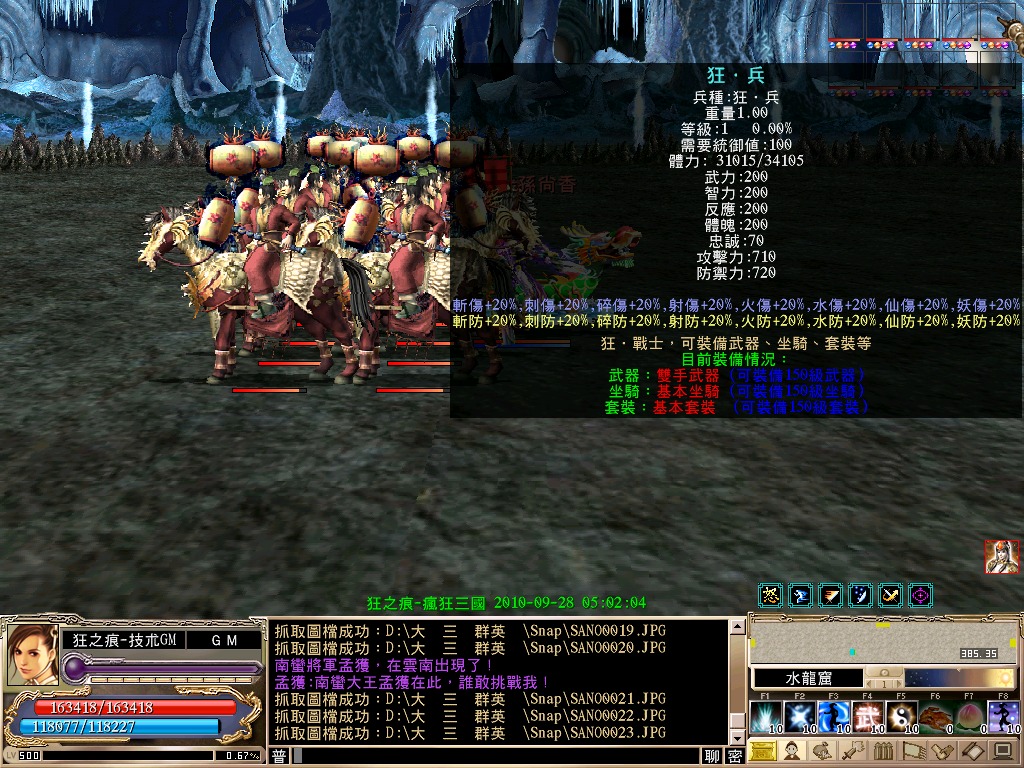Open the horse mount menu

823,751
